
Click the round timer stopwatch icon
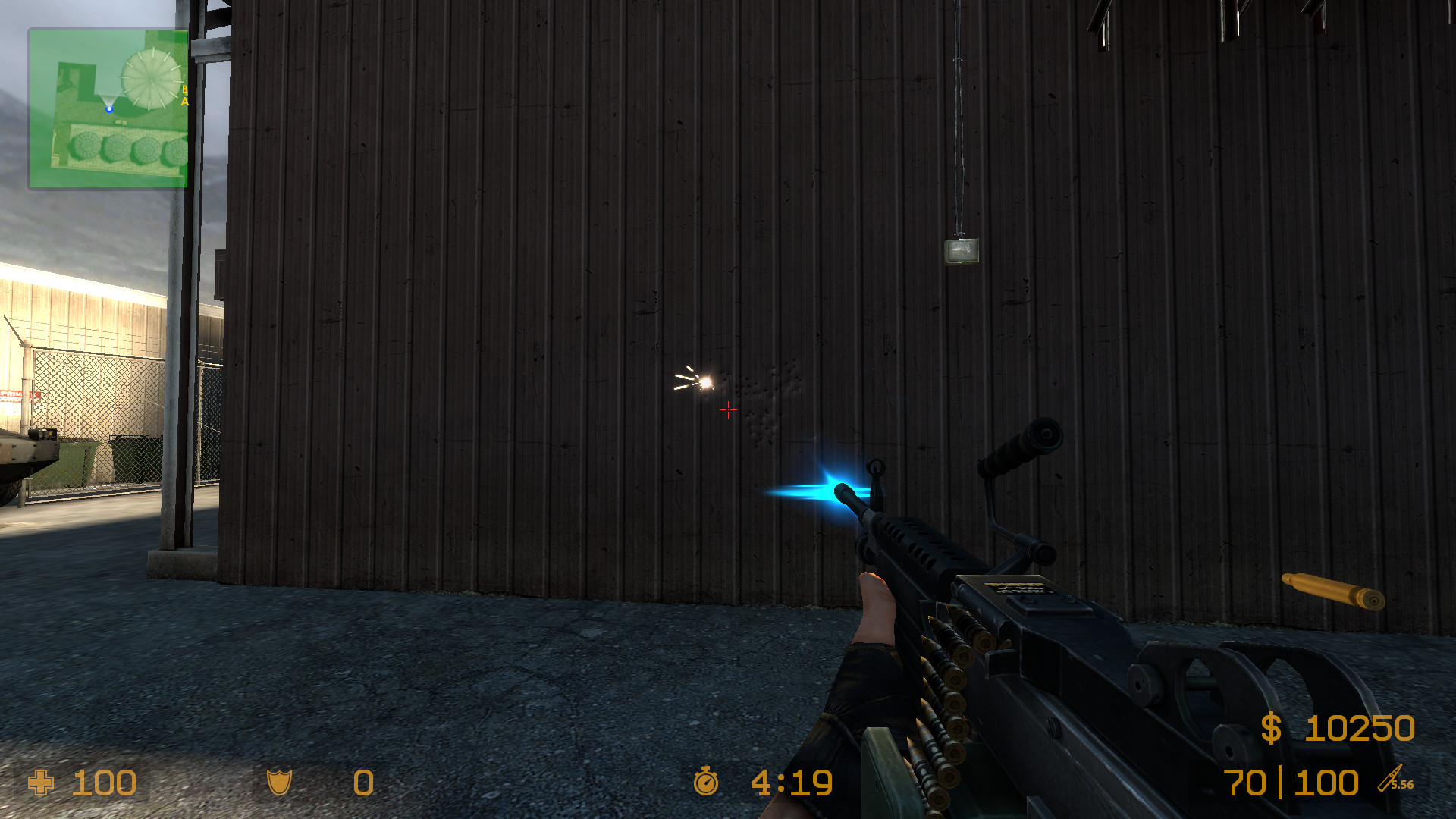pyautogui.click(x=707, y=783)
